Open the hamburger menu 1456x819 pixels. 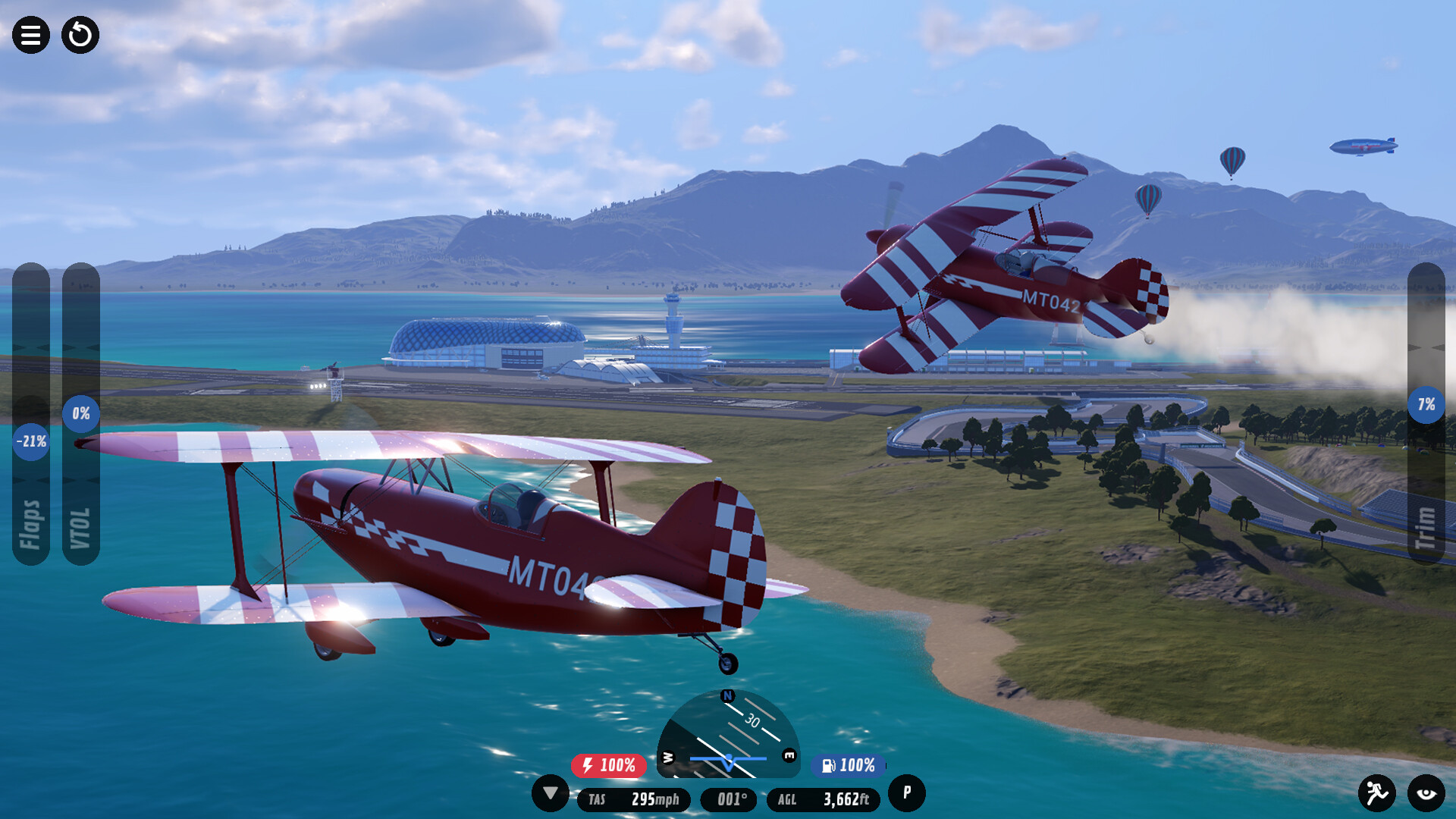click(x=31, y=35)
